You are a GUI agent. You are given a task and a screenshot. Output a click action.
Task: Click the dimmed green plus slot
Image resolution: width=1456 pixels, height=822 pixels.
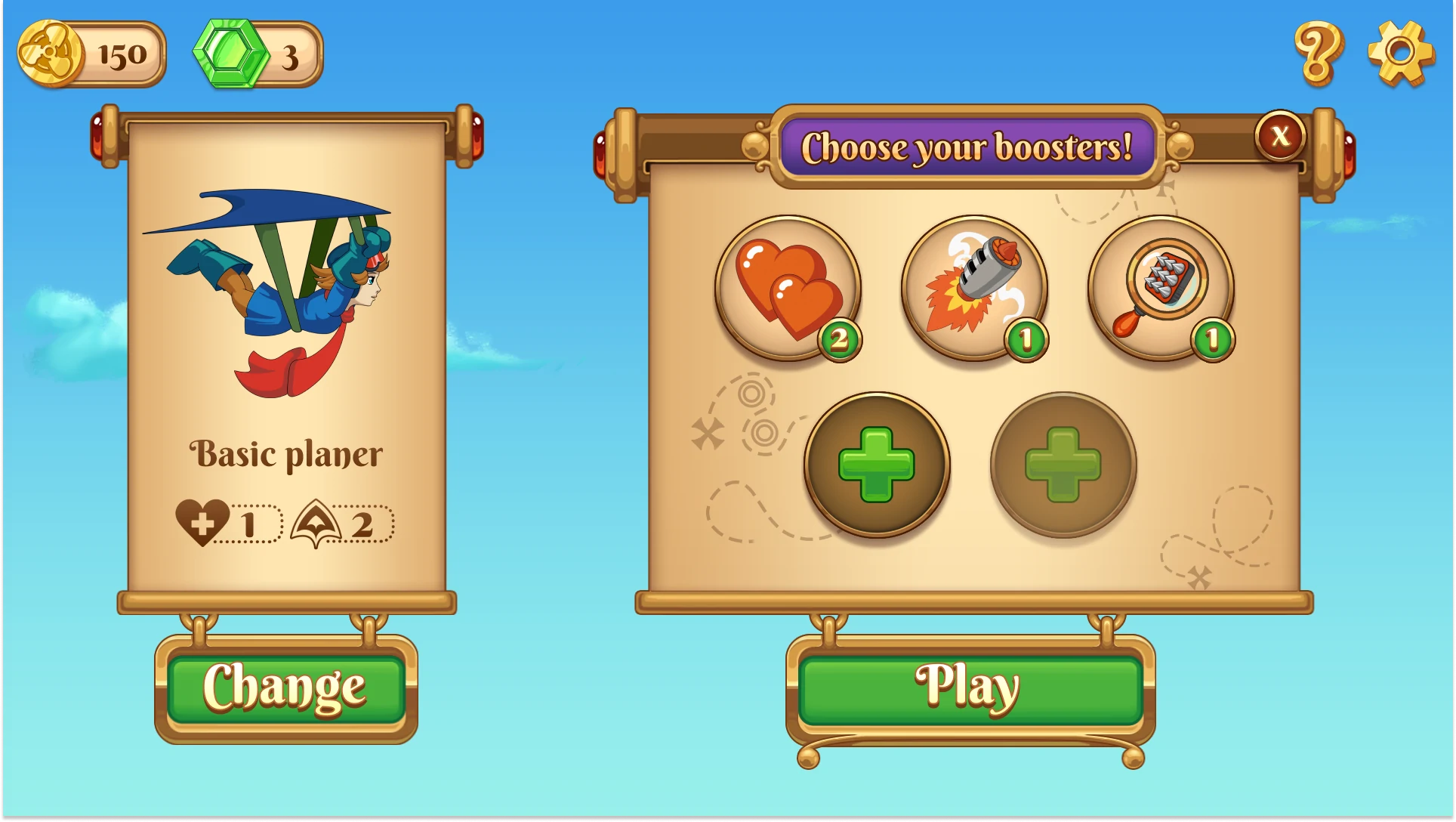point(1063,464)
